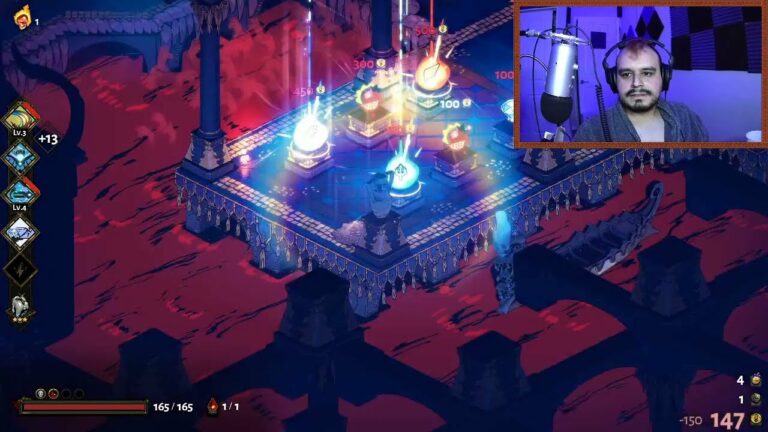Select the blue boon between Lv.3 and Lv.4
Viewport: 768px width, 432px height.
point(20,156)
